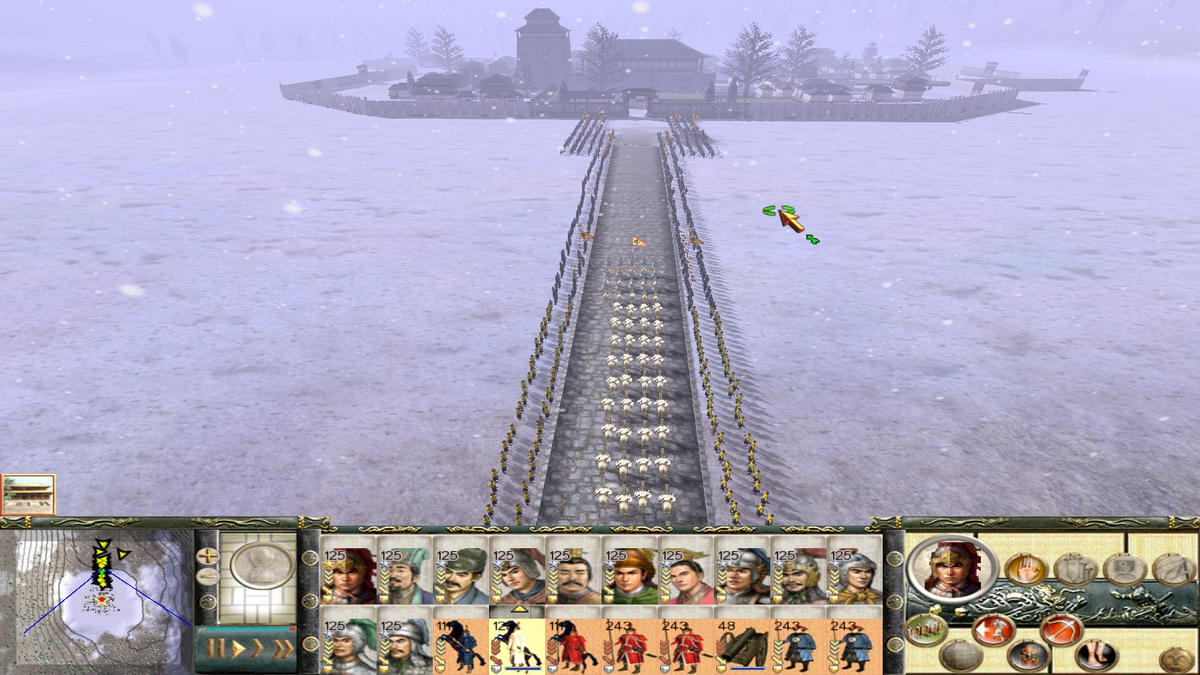This screenshot has width=1200, height=675.
Task: Click the building thumbnail above the minimap
Action: pyautogui.click(x=28, y=494)
